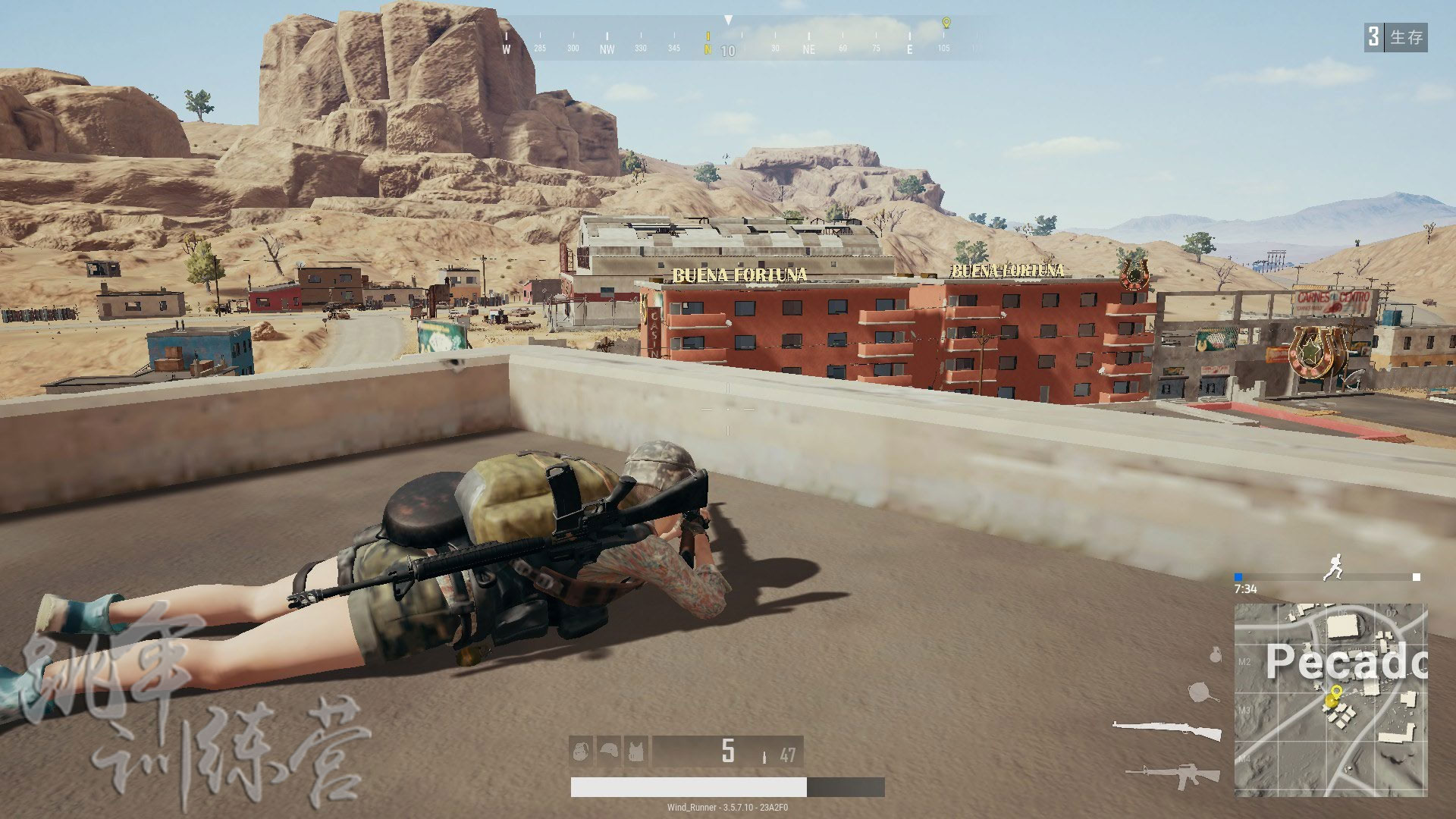Open the Pecado minimap

pos(1331,699)
